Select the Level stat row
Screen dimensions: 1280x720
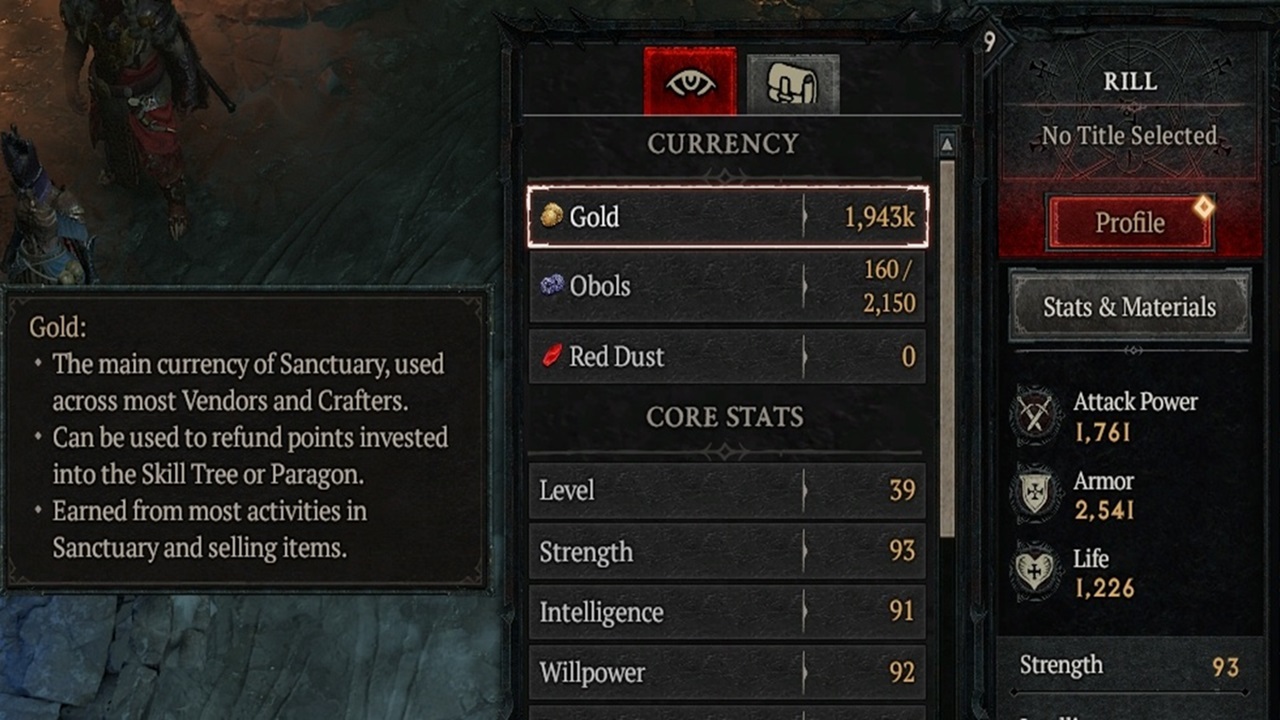pyautogui.click(x=725, y=491)
